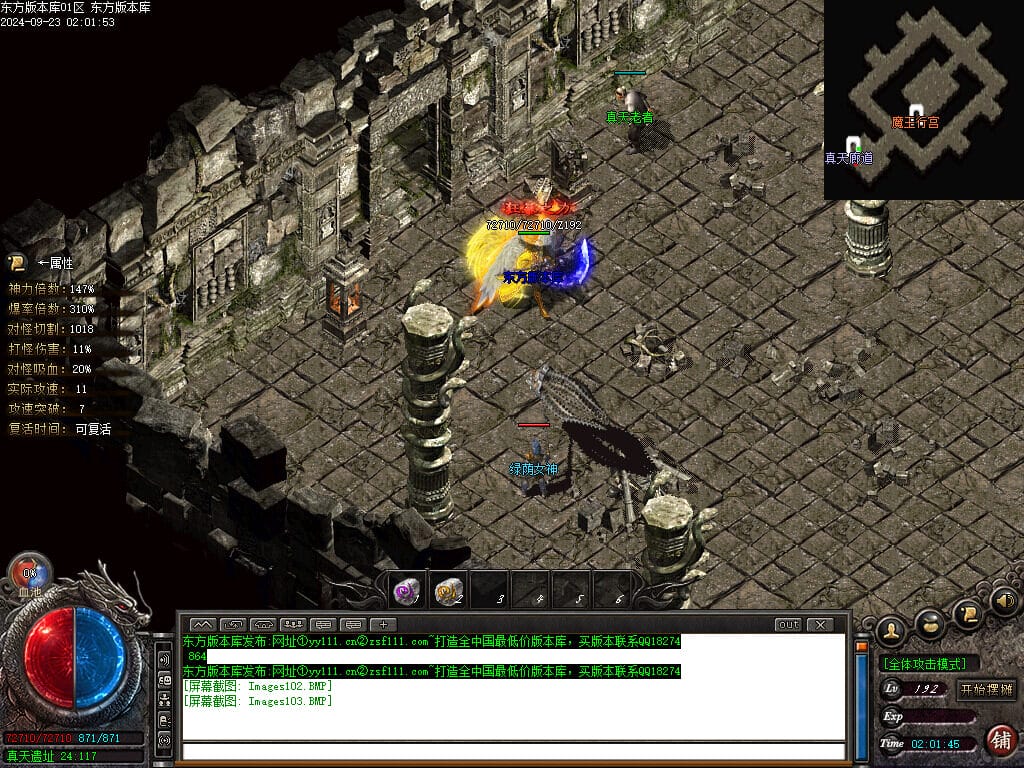Open the minimap in the corner
Screen dimensions: 1024x768
click(923, 100)
